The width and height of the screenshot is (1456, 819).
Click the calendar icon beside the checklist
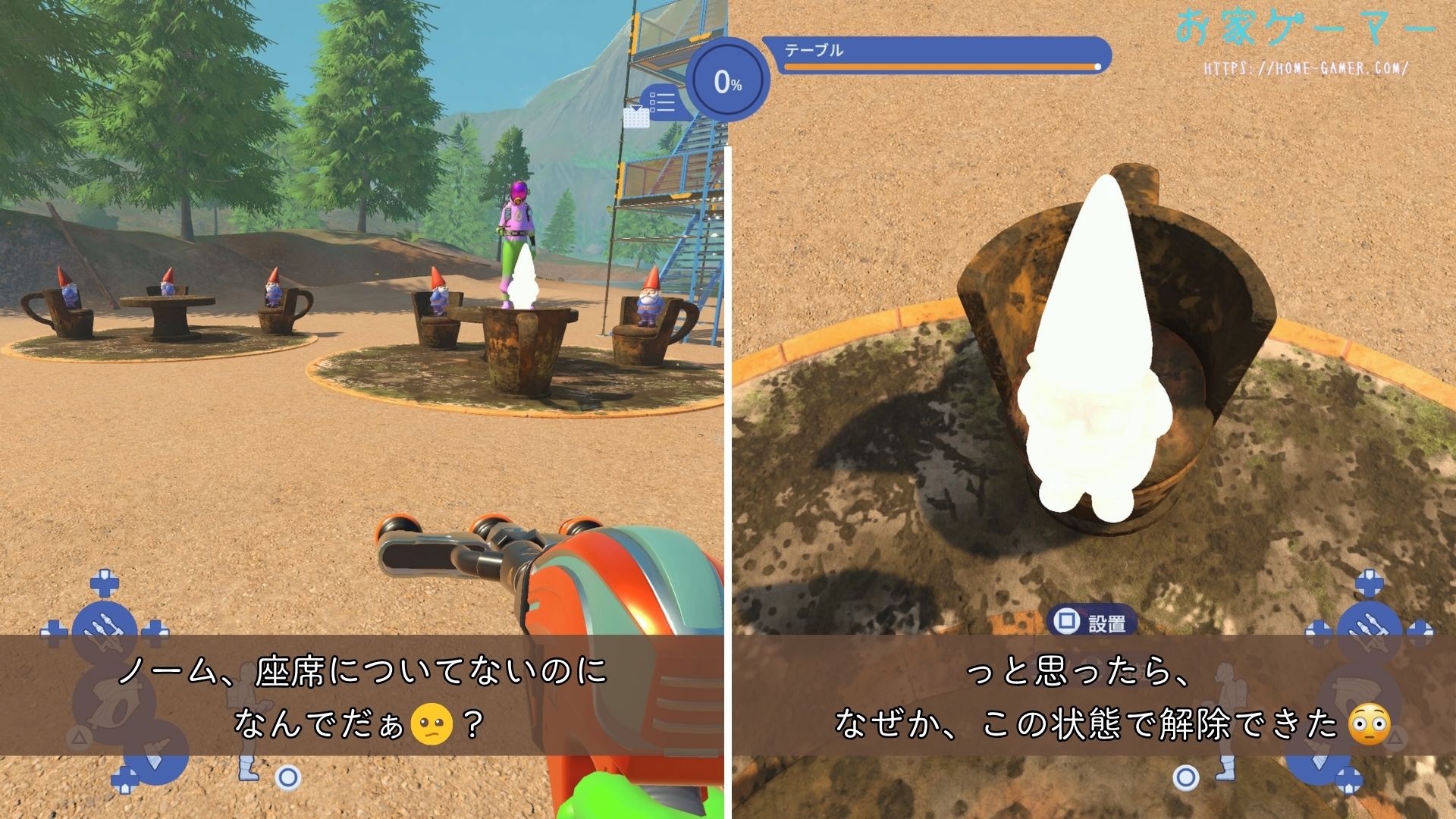coord(635,118)
